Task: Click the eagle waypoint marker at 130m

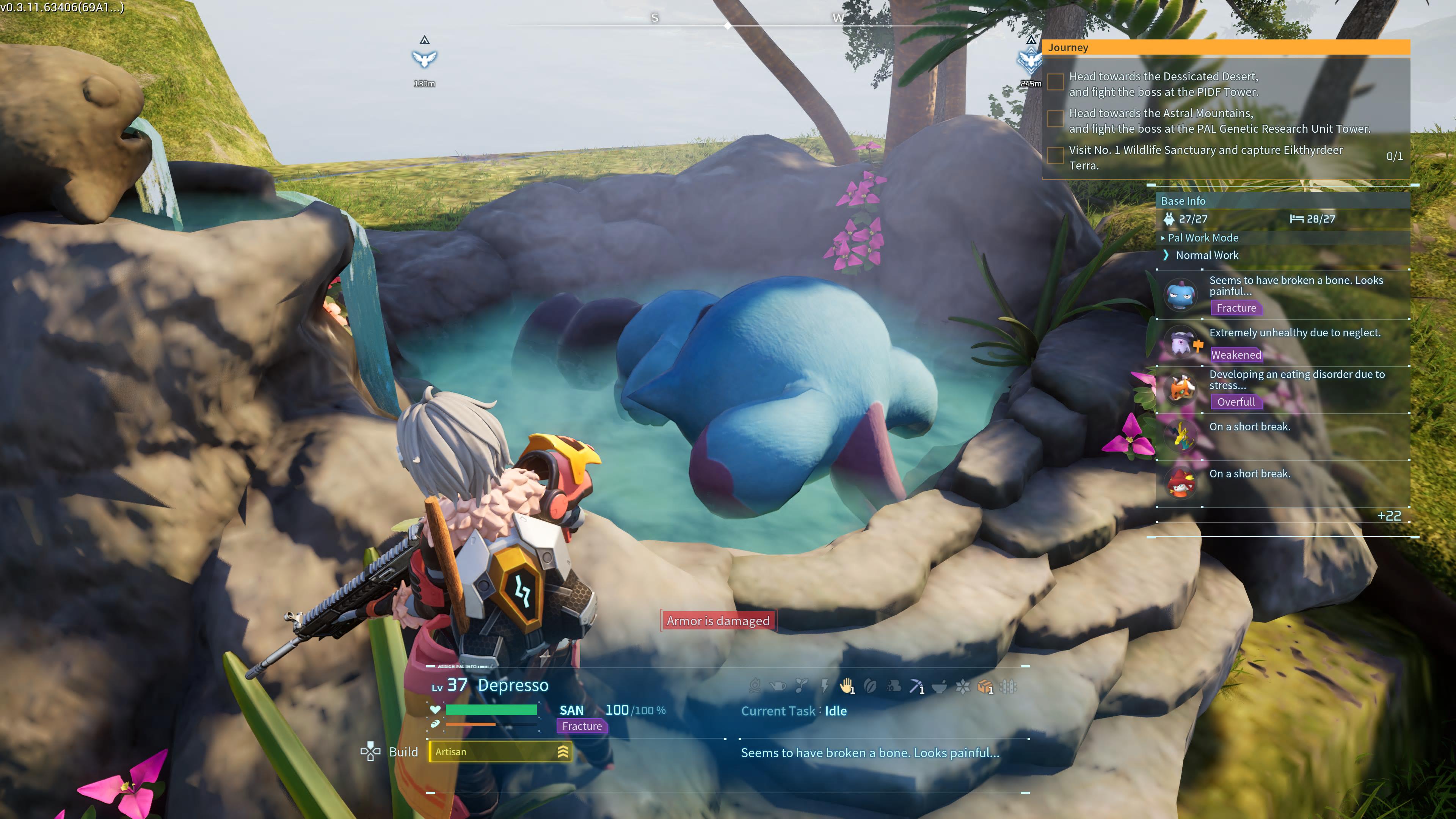Action: [425, 58]
